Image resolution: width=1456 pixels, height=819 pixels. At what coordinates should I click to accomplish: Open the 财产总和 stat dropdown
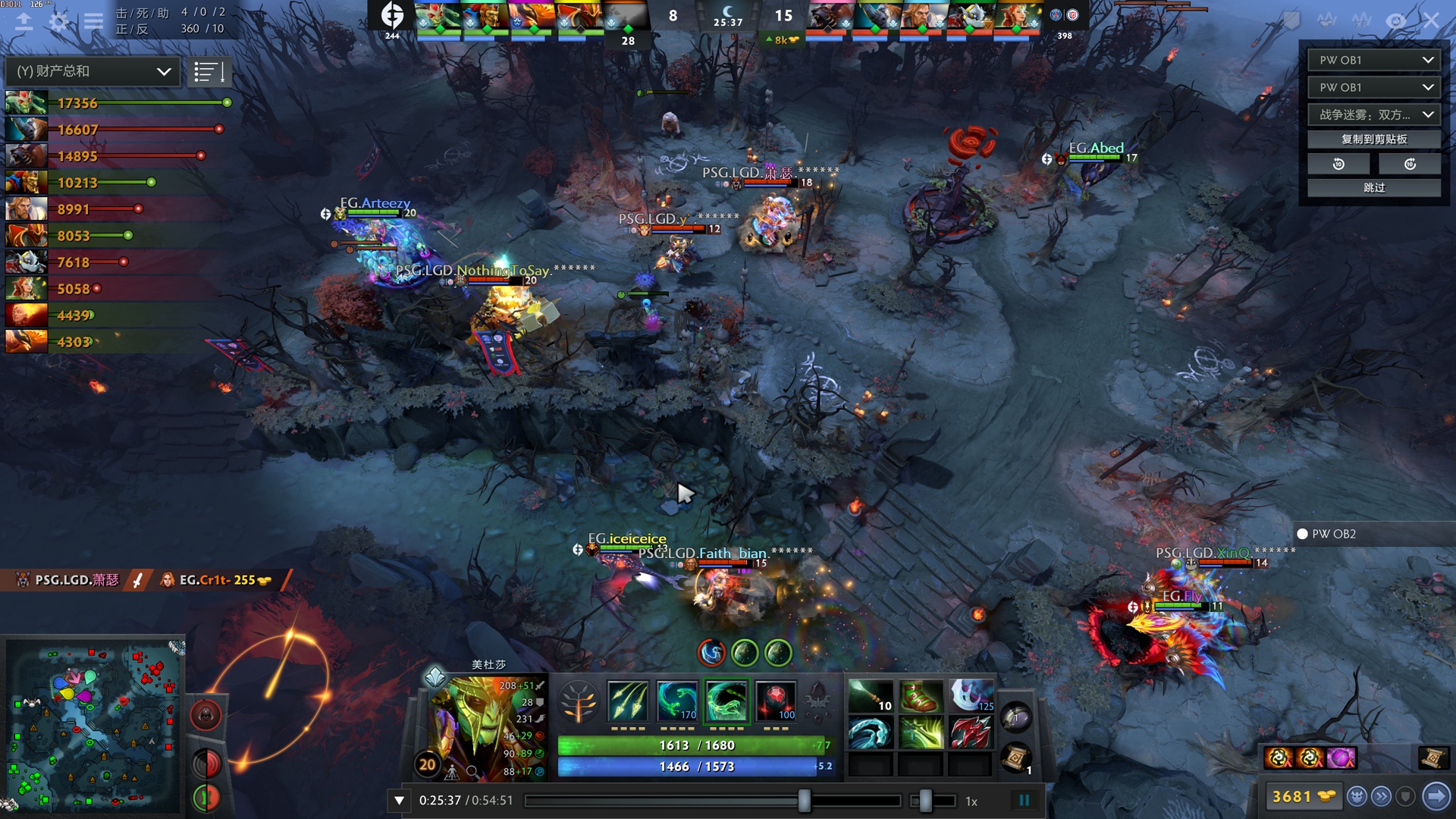(x=93, y=71)
